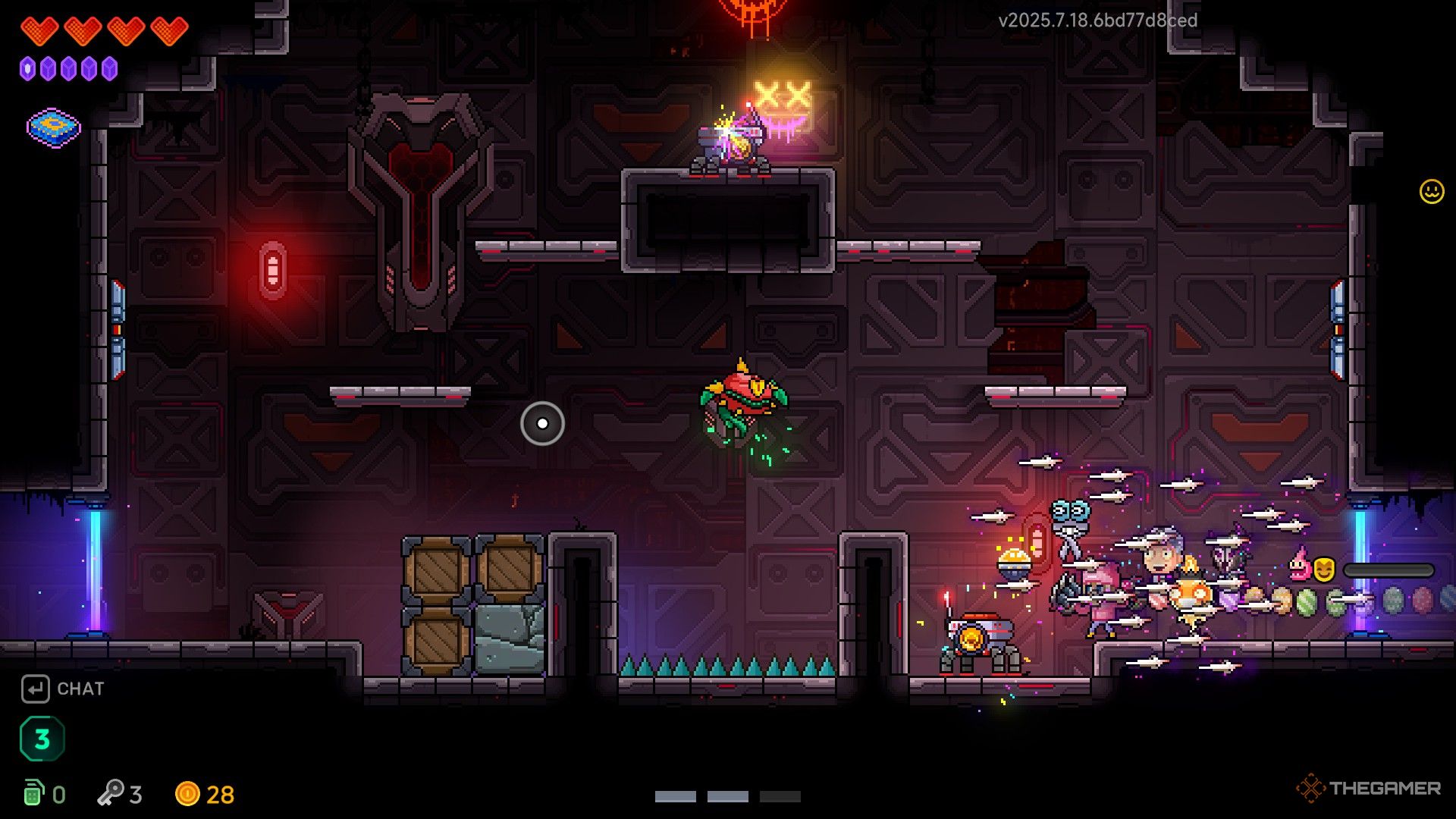
Task: Click the green number 3 badge
Action: tap(42, 739)
